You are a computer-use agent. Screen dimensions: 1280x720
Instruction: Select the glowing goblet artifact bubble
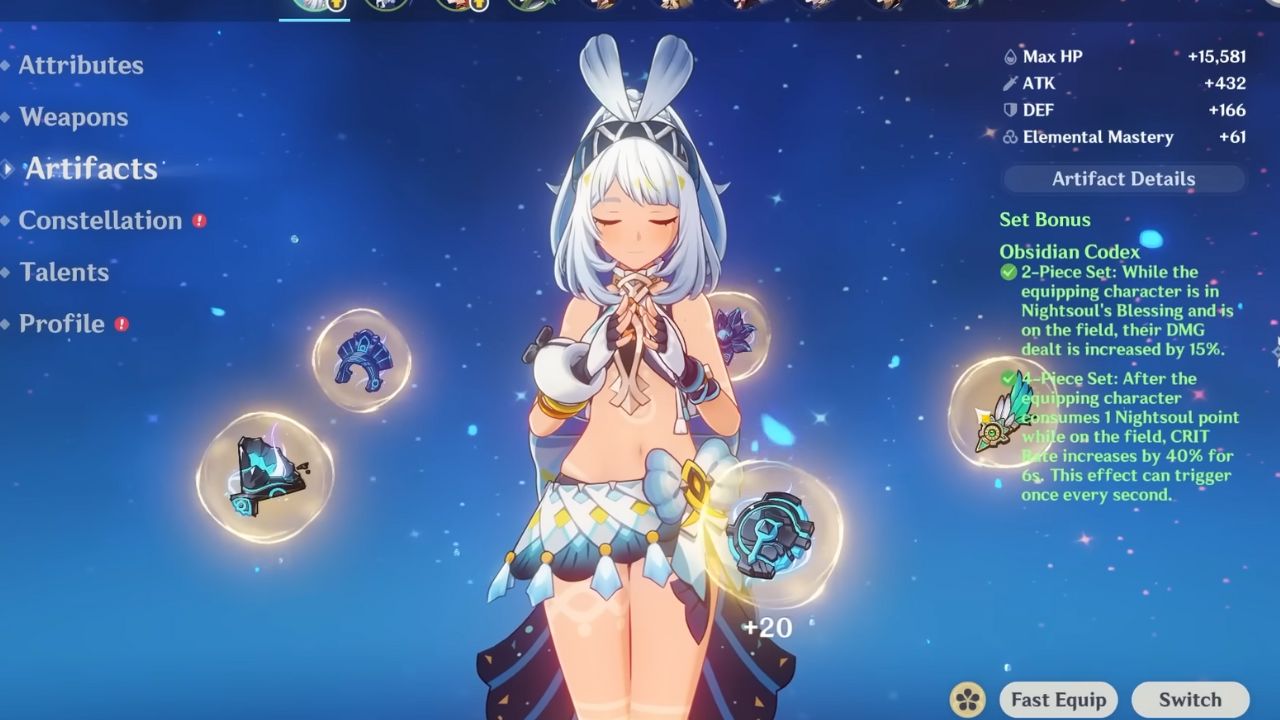770,535
